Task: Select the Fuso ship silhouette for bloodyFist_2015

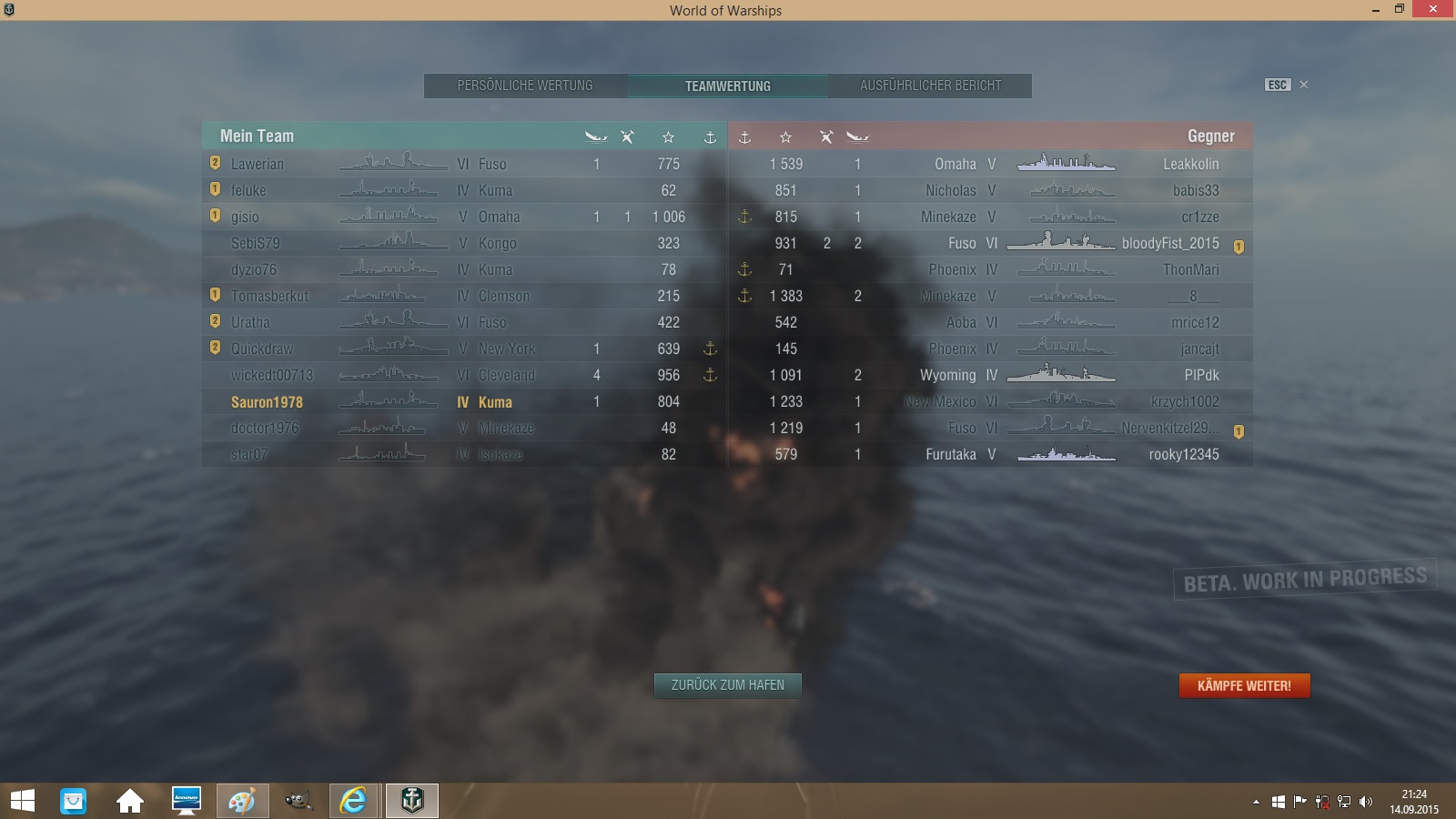Action: [x=1067, y=243]
